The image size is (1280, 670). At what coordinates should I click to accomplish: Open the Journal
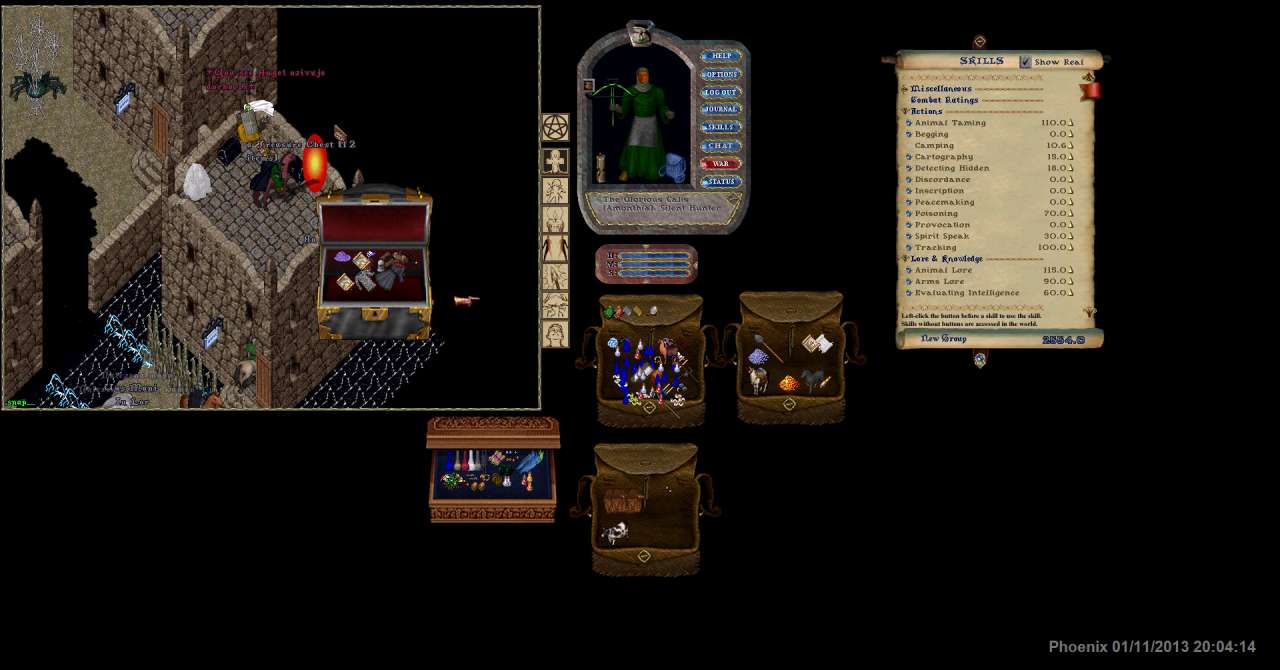(x=720, y=109)
